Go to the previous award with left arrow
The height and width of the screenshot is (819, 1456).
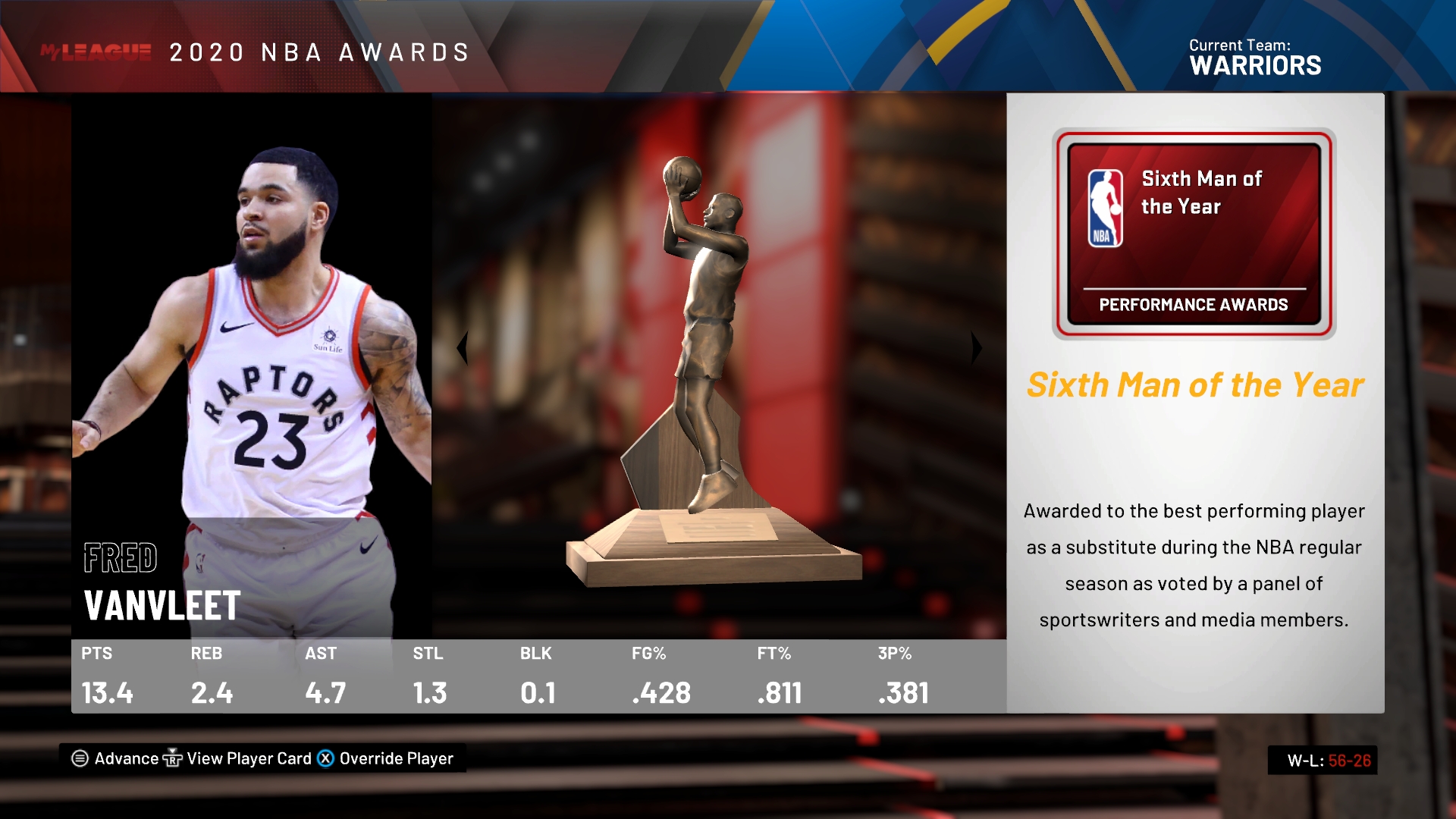(x=462, y=348)
